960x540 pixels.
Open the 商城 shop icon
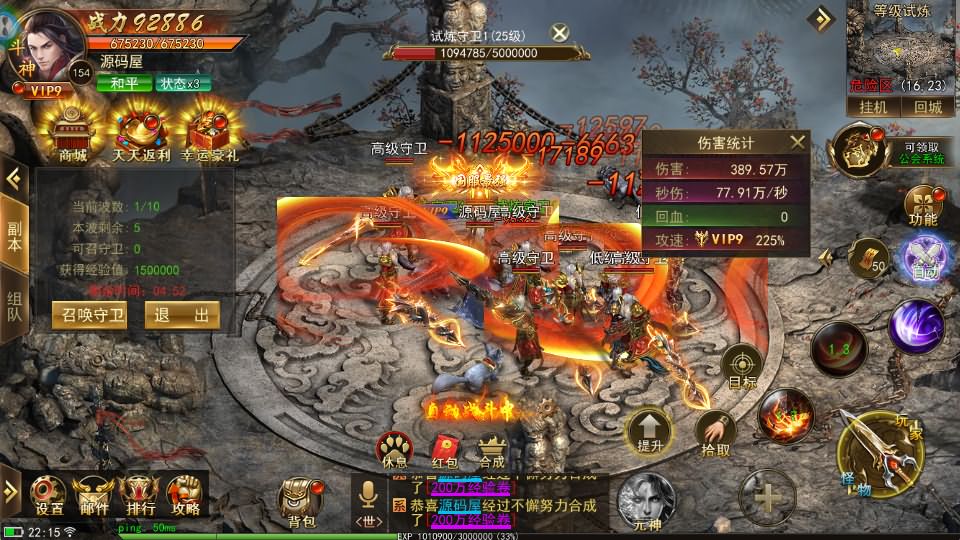(73, 130)
